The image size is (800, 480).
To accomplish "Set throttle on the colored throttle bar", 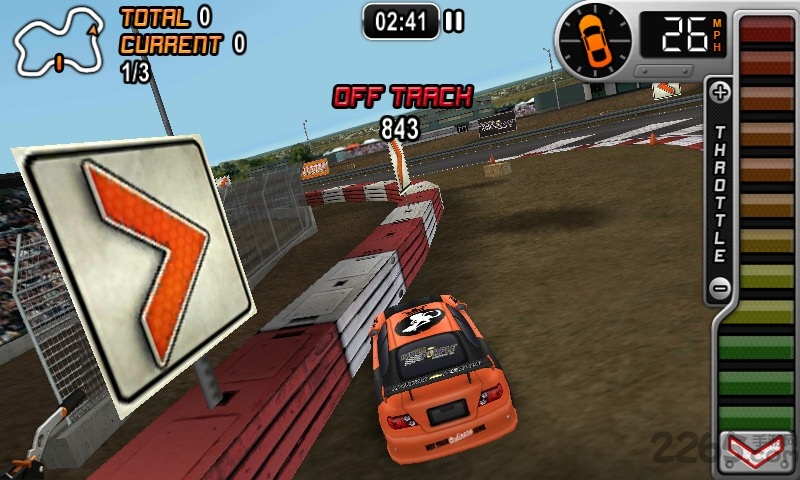I will point(765,220).
